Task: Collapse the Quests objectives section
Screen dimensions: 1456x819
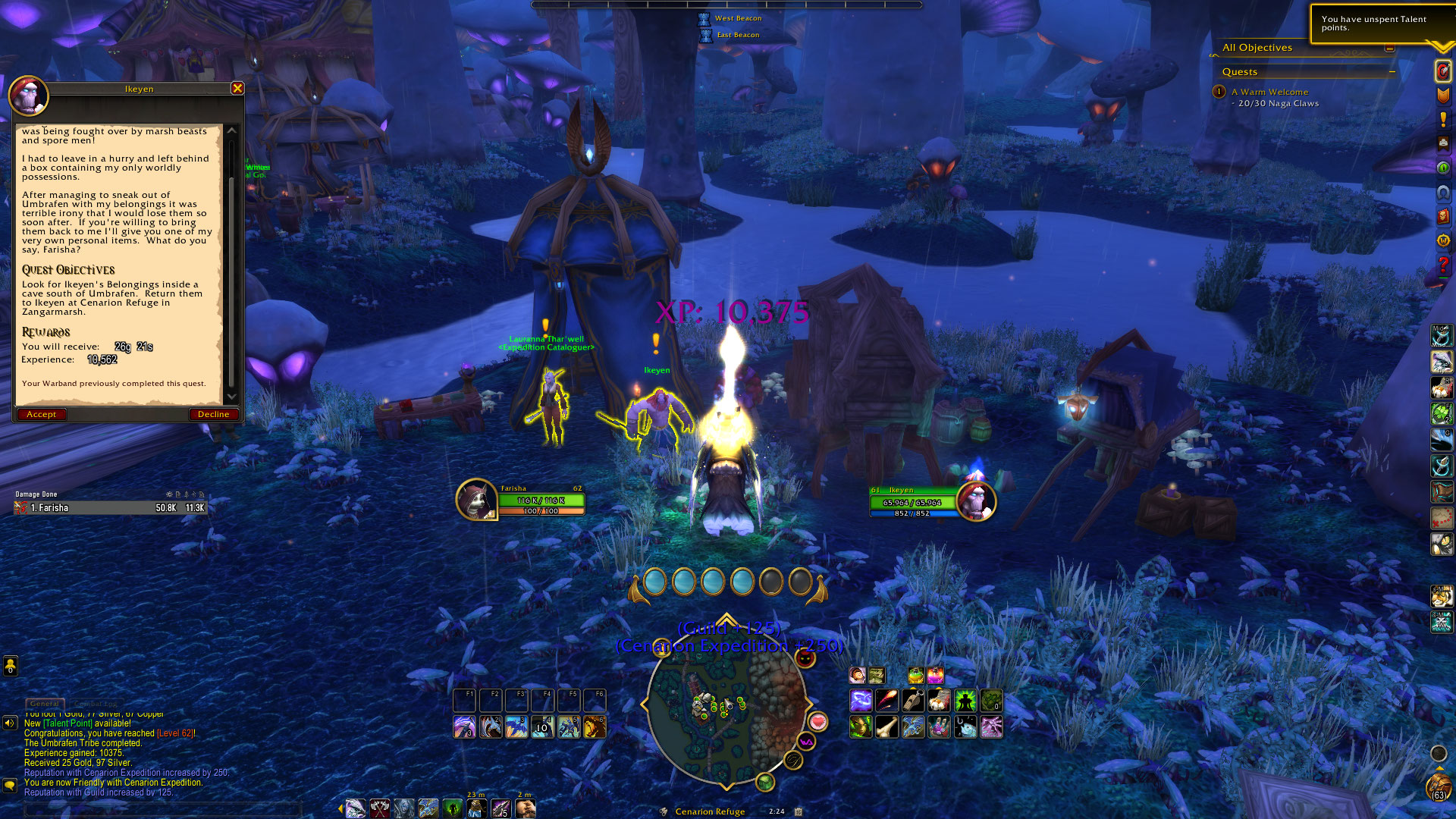Action: point(1392,71)
